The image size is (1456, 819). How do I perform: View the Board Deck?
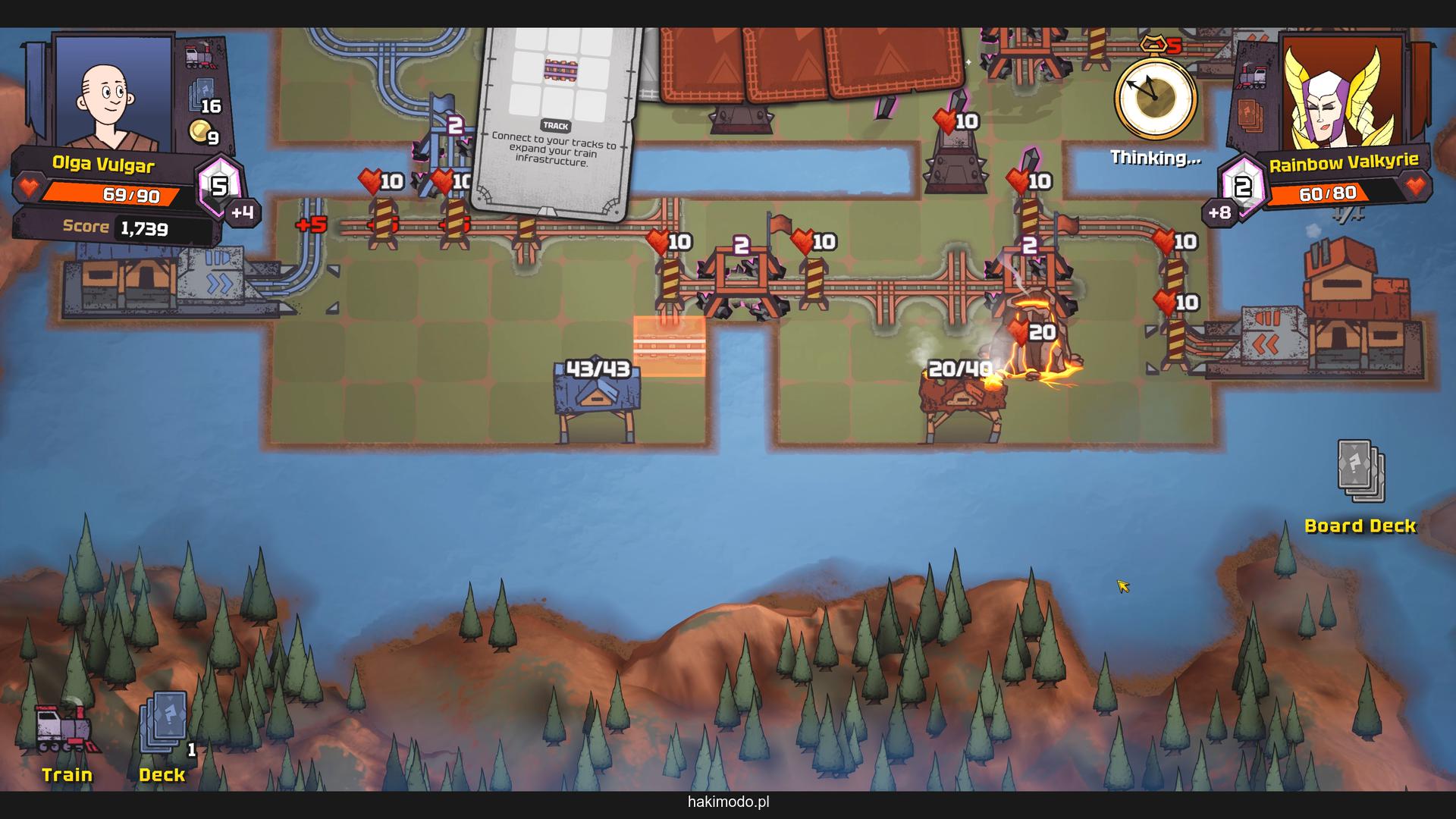pos(1360,474)
